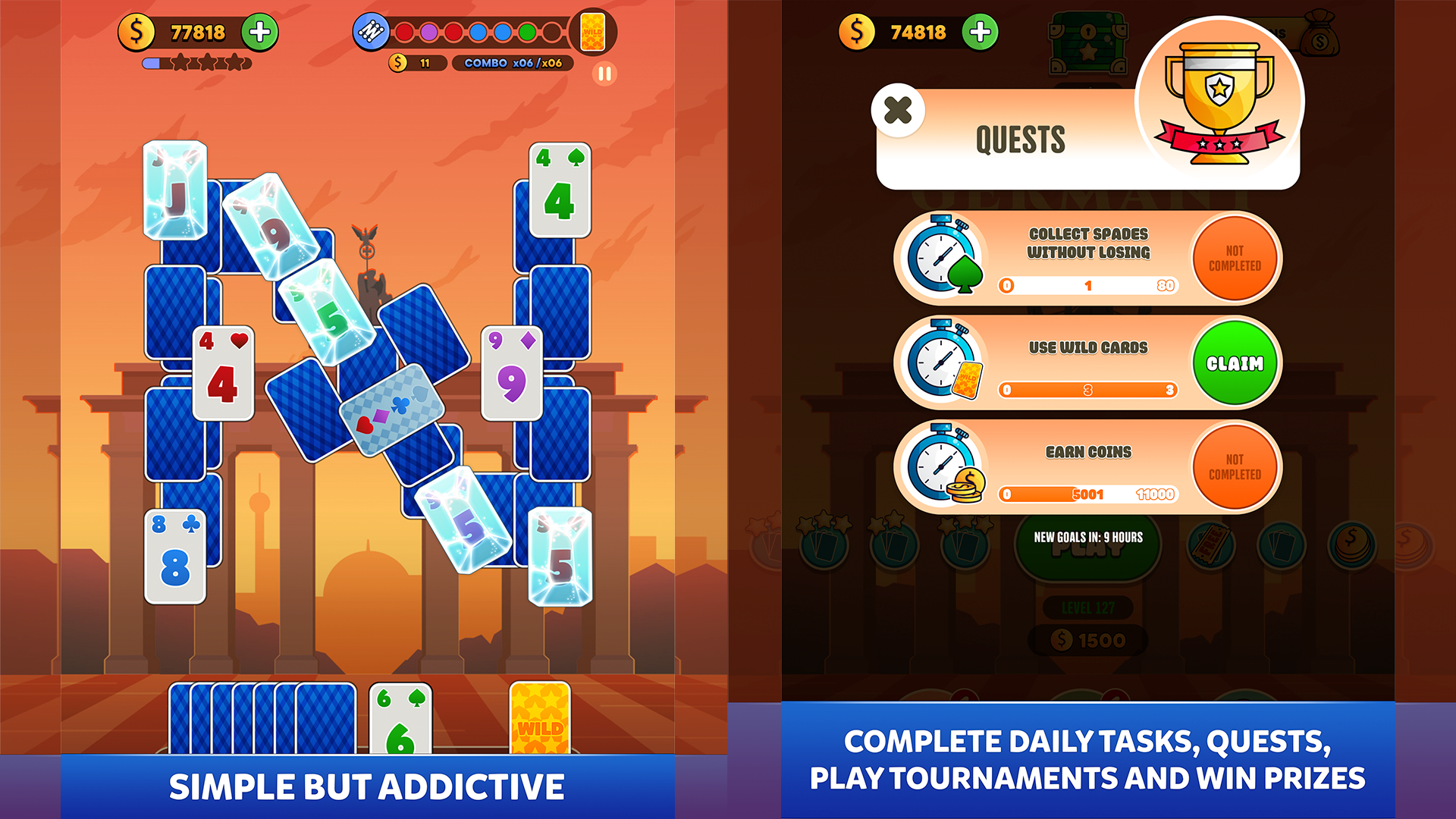1456x819 pixels.
Task: Tap the spade stopwatch icon on Collect Spades quest
Action: [x=940, y=258]
